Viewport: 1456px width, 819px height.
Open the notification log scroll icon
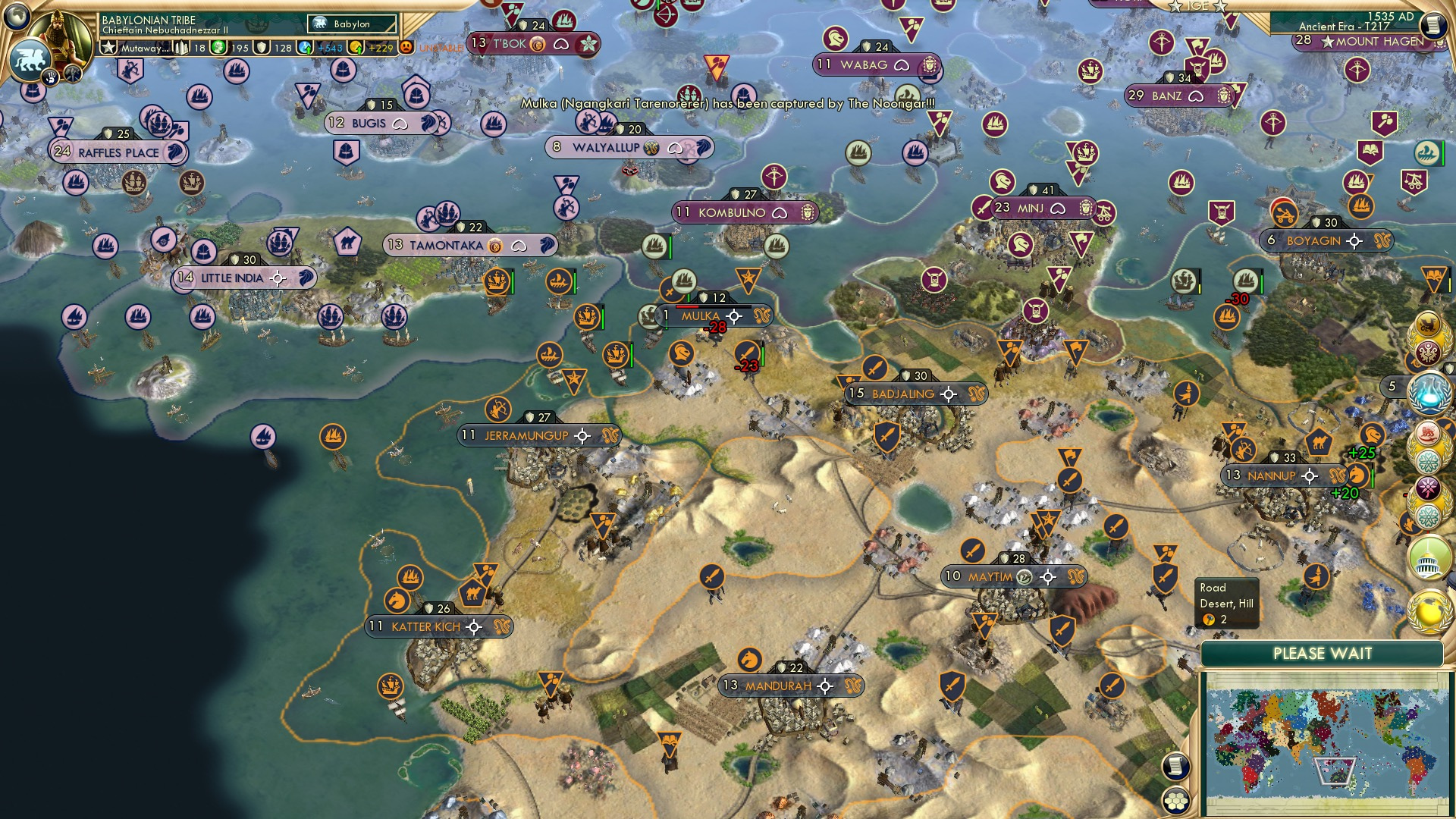[x=1431, y=25]
